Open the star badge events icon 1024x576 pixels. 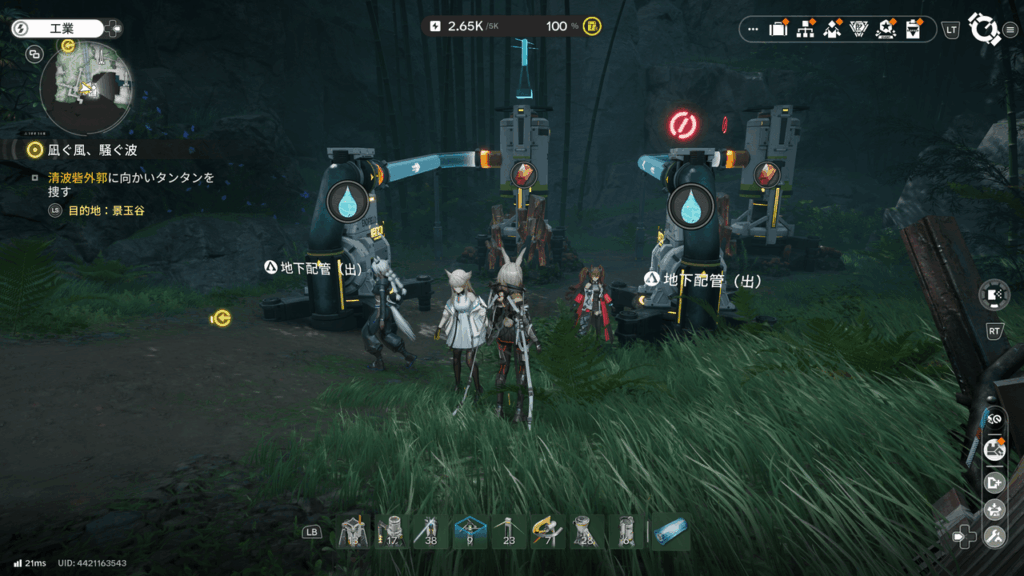[885, 30]
